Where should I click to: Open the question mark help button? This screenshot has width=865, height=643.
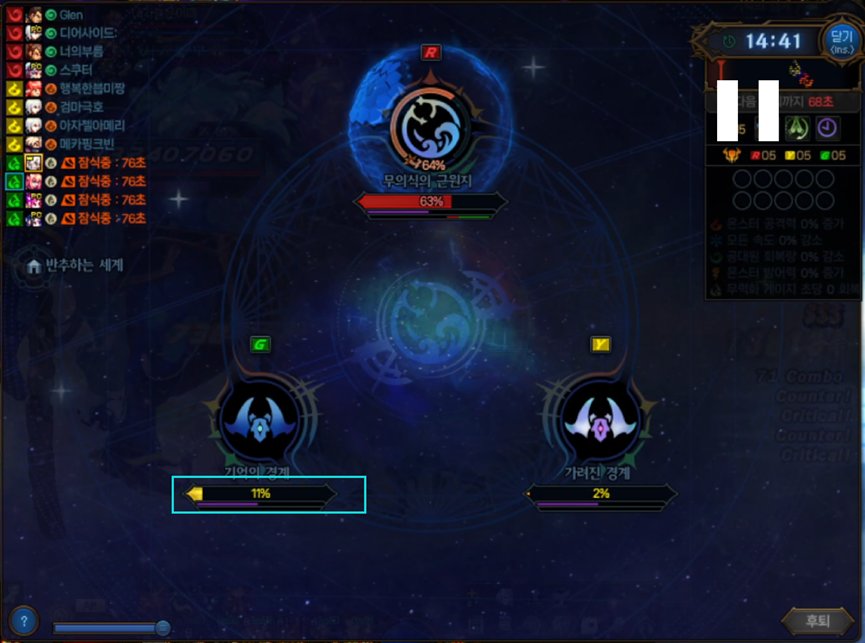click(x=23, y=620)
